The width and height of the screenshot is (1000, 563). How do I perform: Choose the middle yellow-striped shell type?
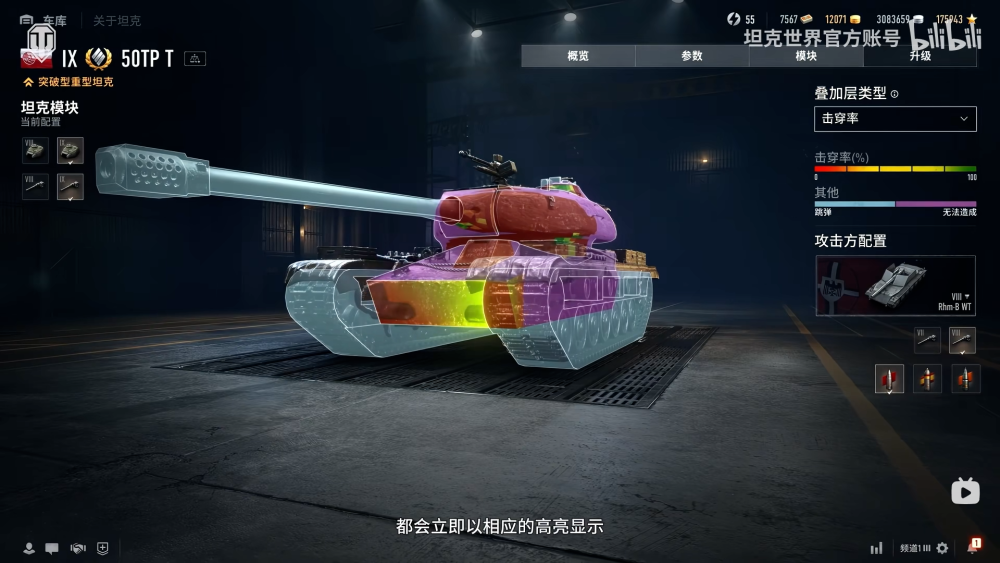click(927, 379)
